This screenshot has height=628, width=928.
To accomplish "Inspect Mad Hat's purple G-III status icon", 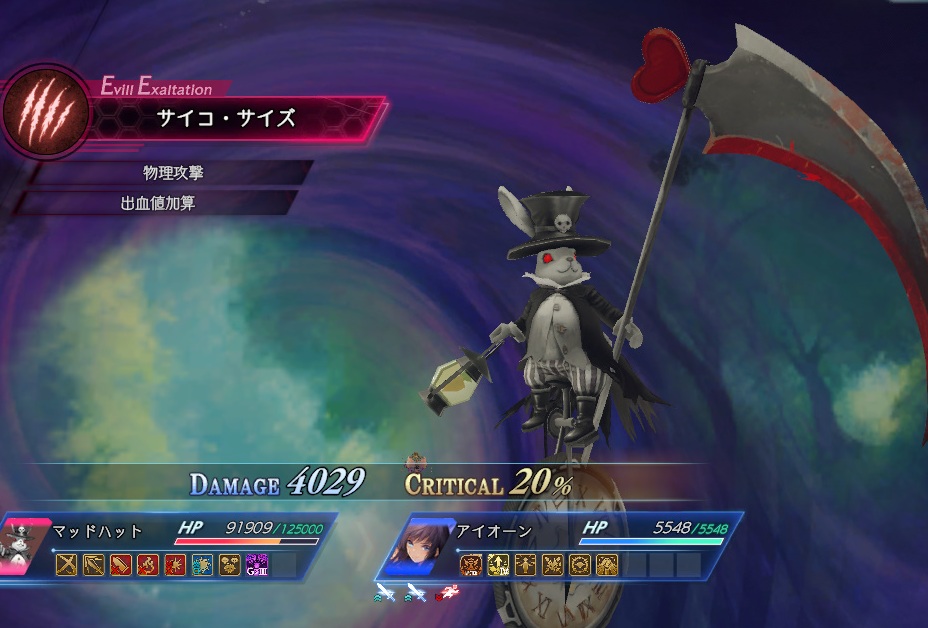I will [x=256, y=564].
